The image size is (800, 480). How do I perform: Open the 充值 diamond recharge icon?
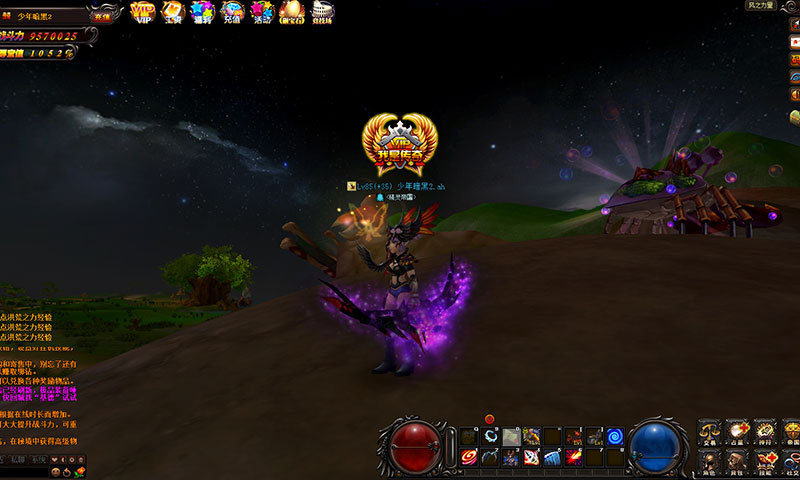coord(231,12)
